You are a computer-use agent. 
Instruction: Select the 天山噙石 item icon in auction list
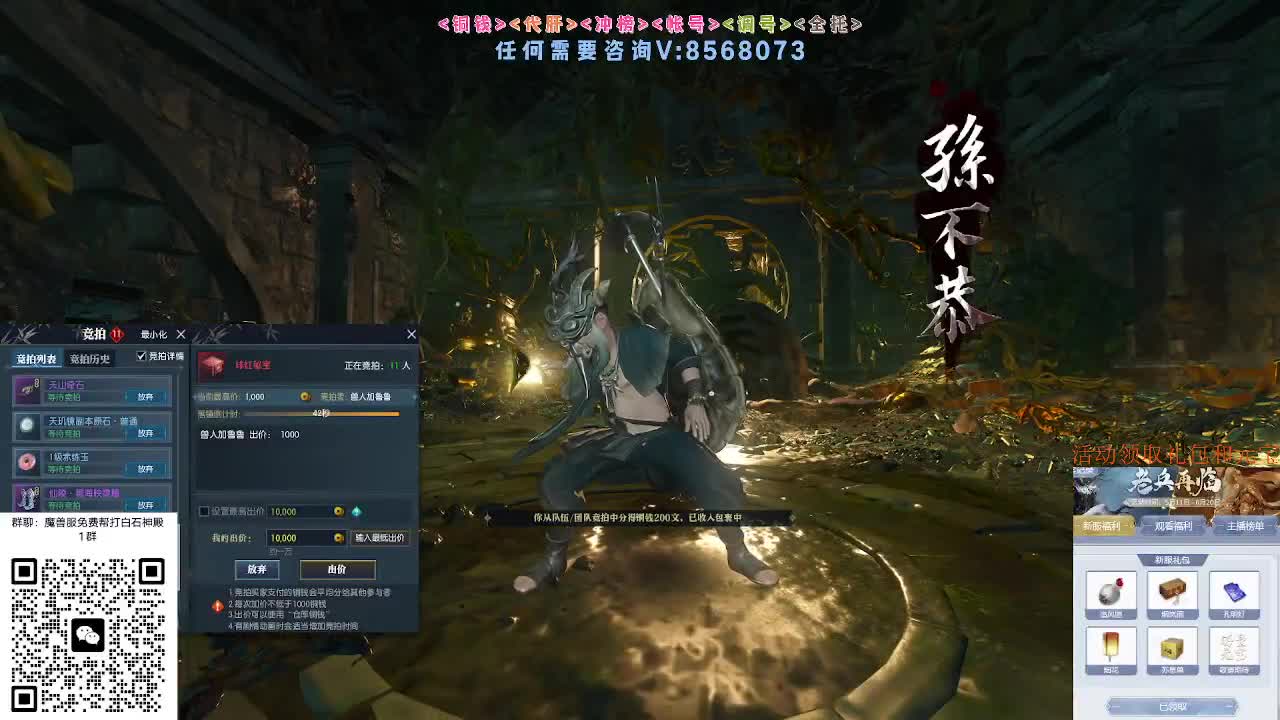(x=27, y=389)
